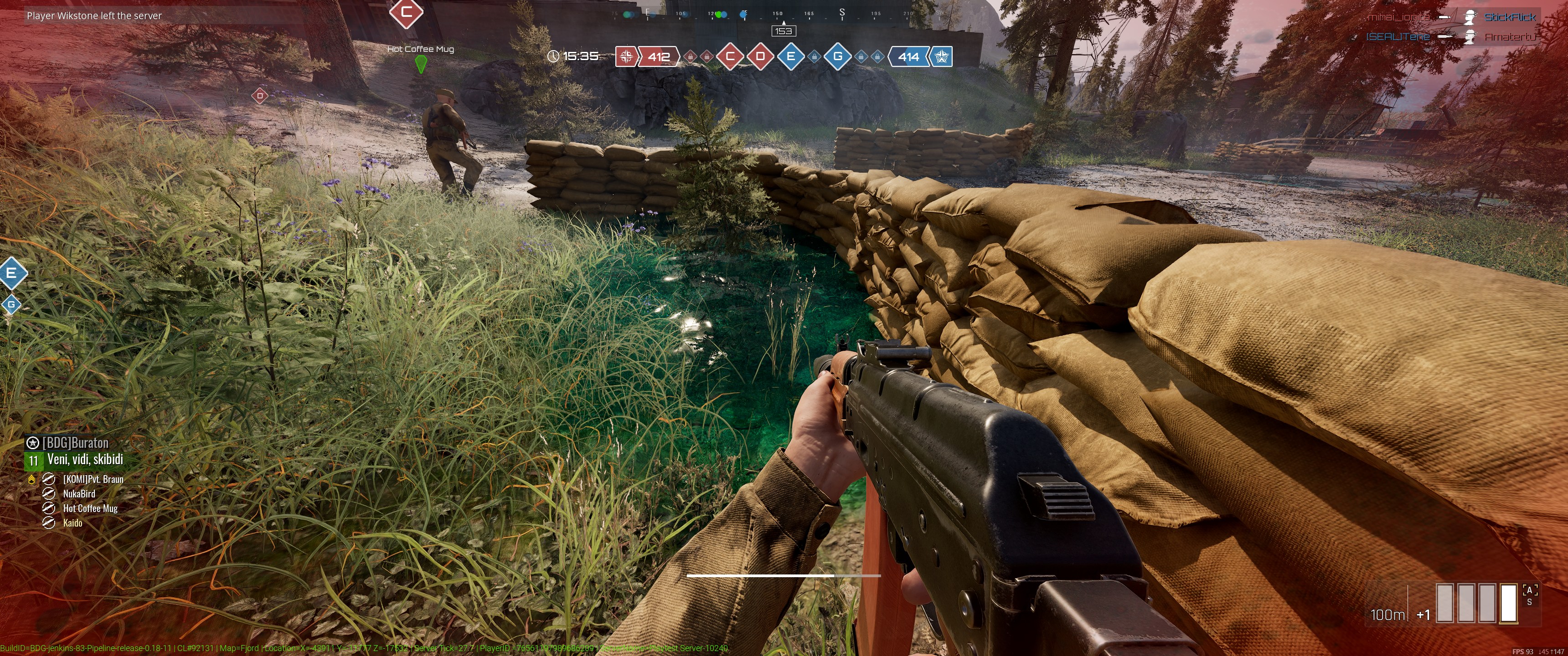Click the StickFlick kill feed entry
This screenshot has height=656, width=1568.
pyautogui.click(x=1510, y=17)
